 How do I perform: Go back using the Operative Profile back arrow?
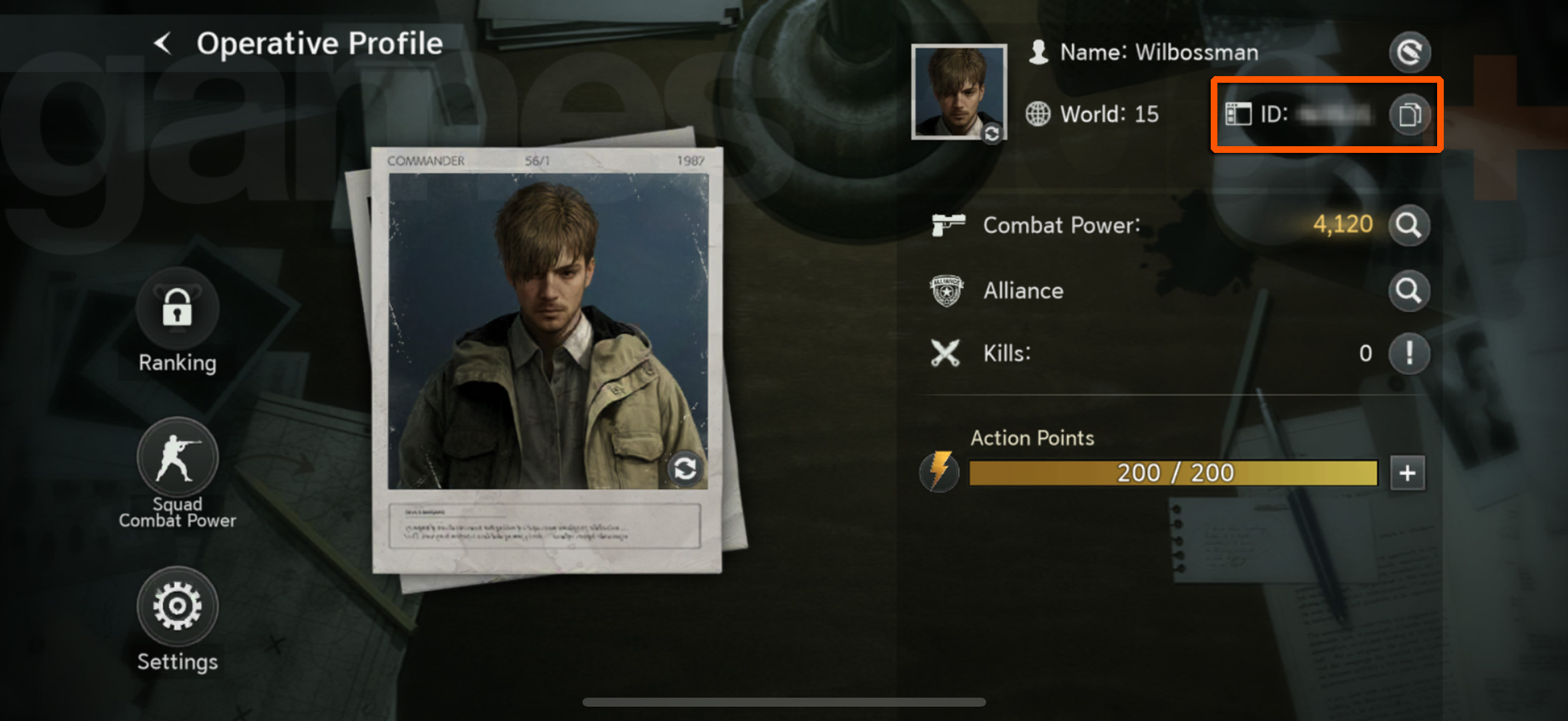pyautogui.click(x=162, y=43)
